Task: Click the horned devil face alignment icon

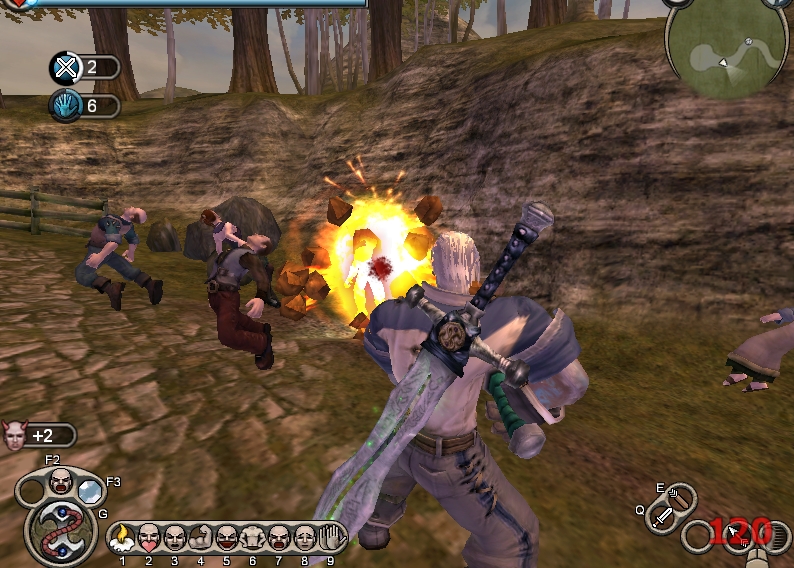Action: 14,436
